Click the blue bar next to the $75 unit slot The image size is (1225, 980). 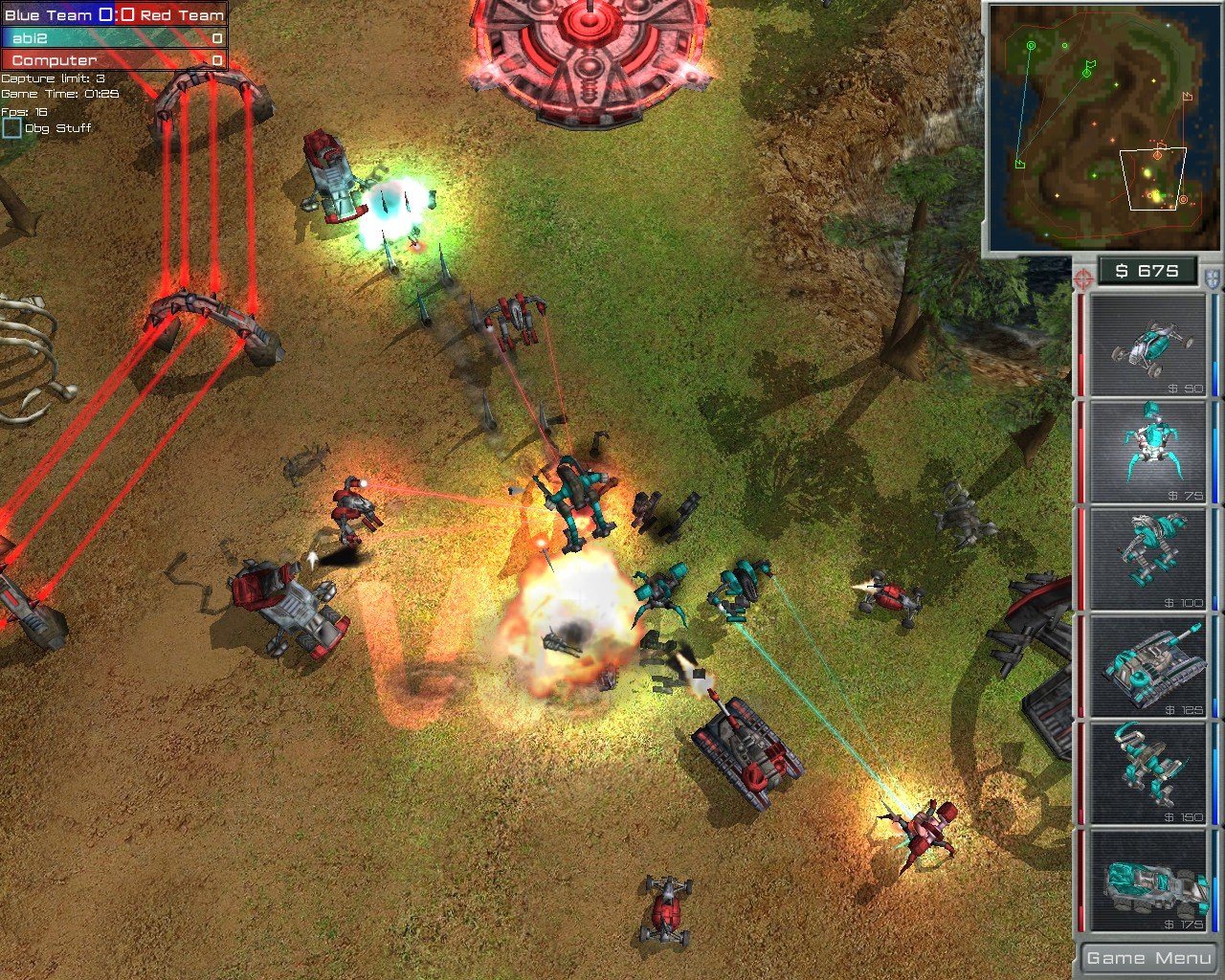coord(1215,450)
